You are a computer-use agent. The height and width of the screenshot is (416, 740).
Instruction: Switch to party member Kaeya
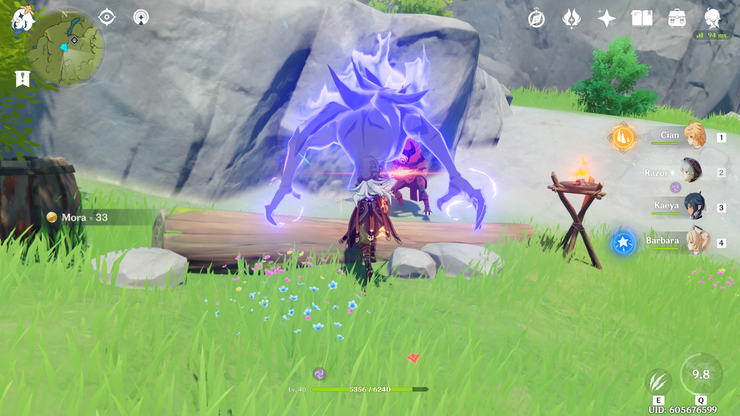(x=691, y=207)
